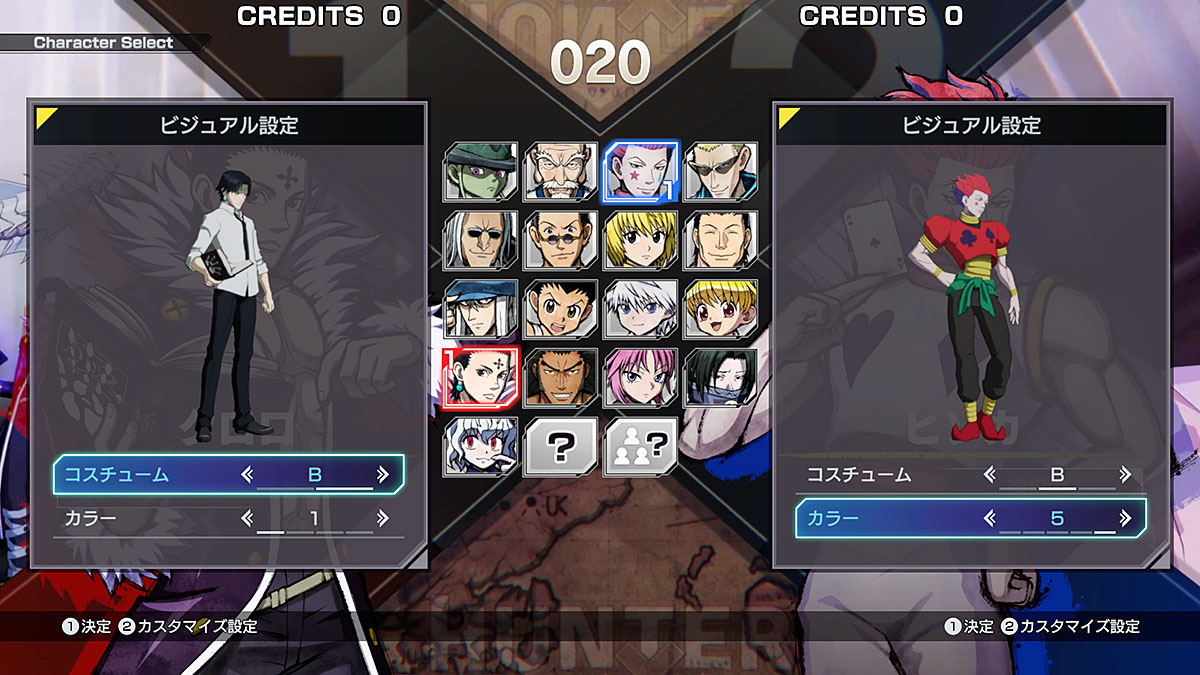Image resolution: width=1200 pixels, height=675 pixels.
Task: Select Hisoka's portrait with blue highlight
Action: pyautogui.click(x=640, y=171)
